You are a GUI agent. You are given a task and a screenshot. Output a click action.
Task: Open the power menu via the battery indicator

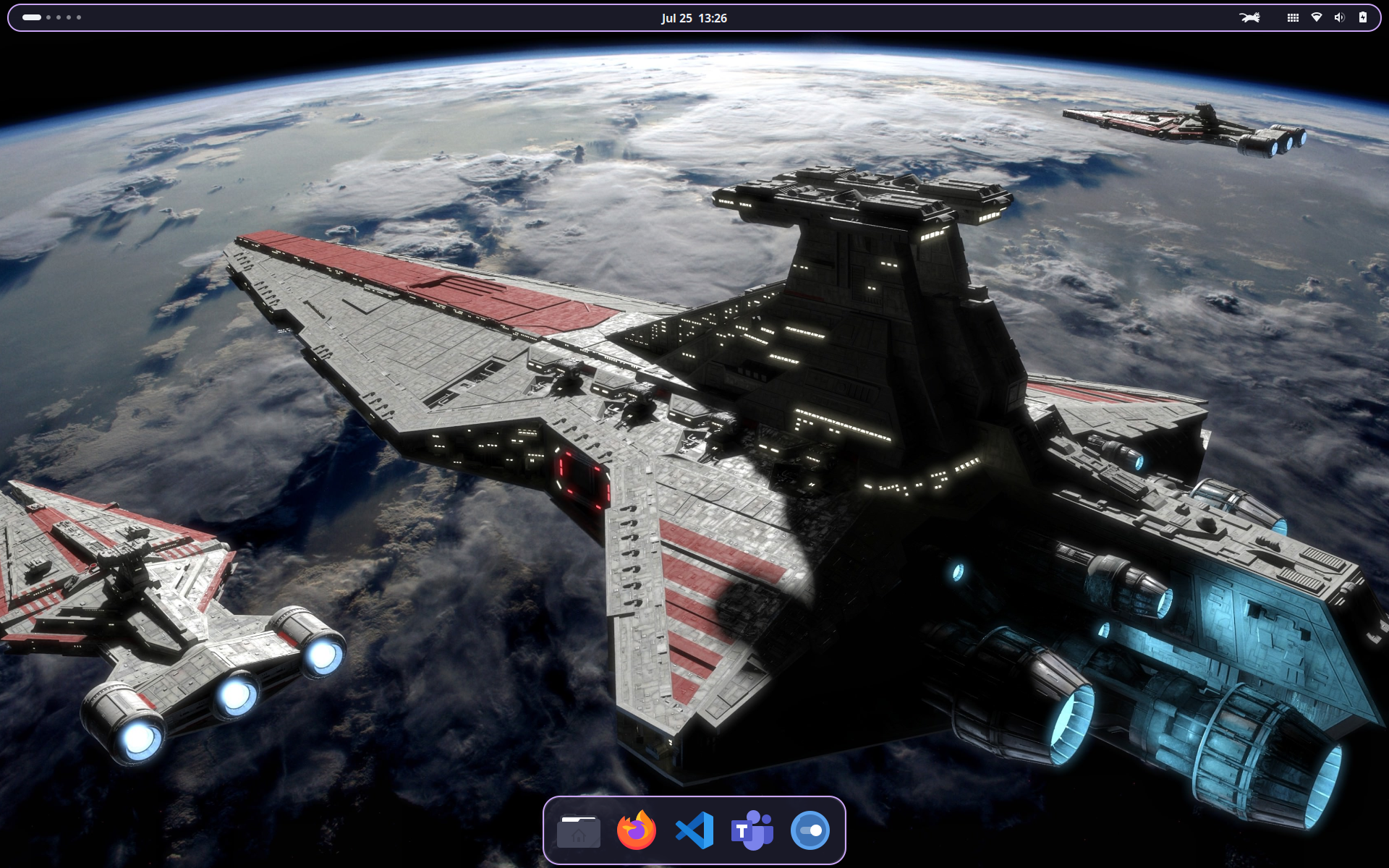click(1363, 17)
